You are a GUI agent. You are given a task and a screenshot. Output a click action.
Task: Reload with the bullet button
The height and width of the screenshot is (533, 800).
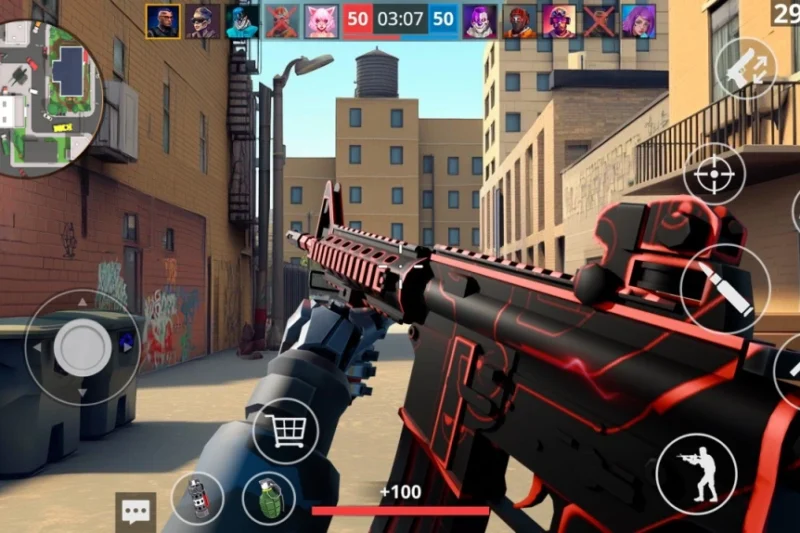click(x=724, y=289)
